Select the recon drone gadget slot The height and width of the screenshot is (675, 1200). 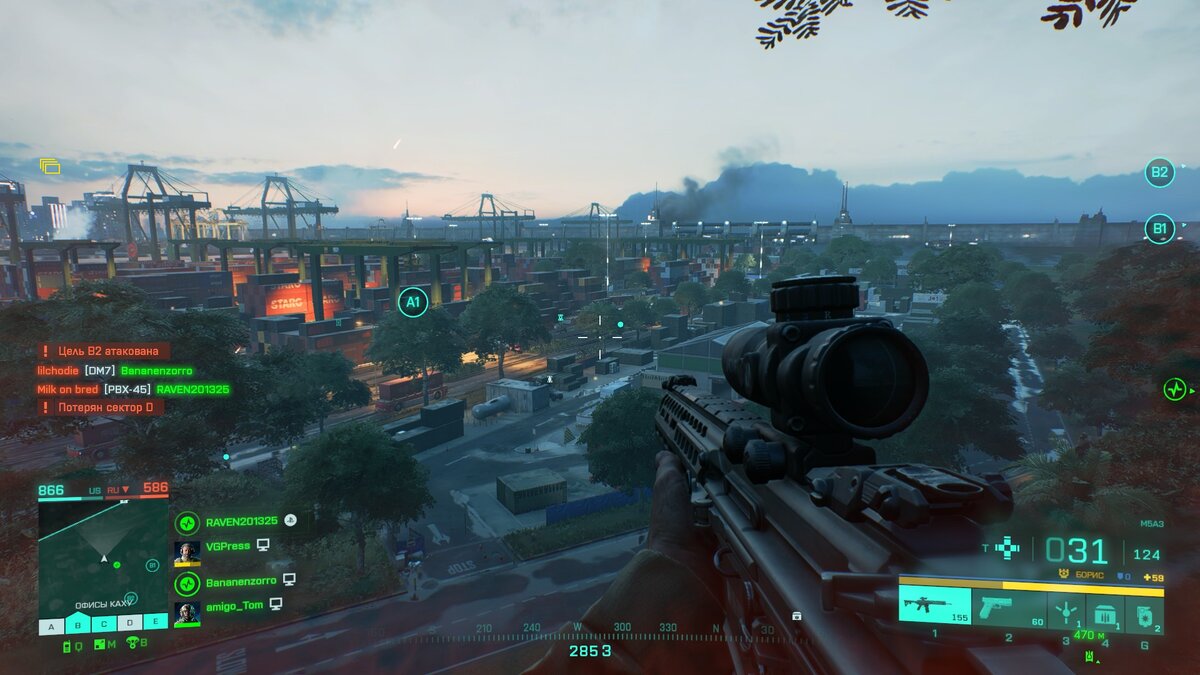1066,609
